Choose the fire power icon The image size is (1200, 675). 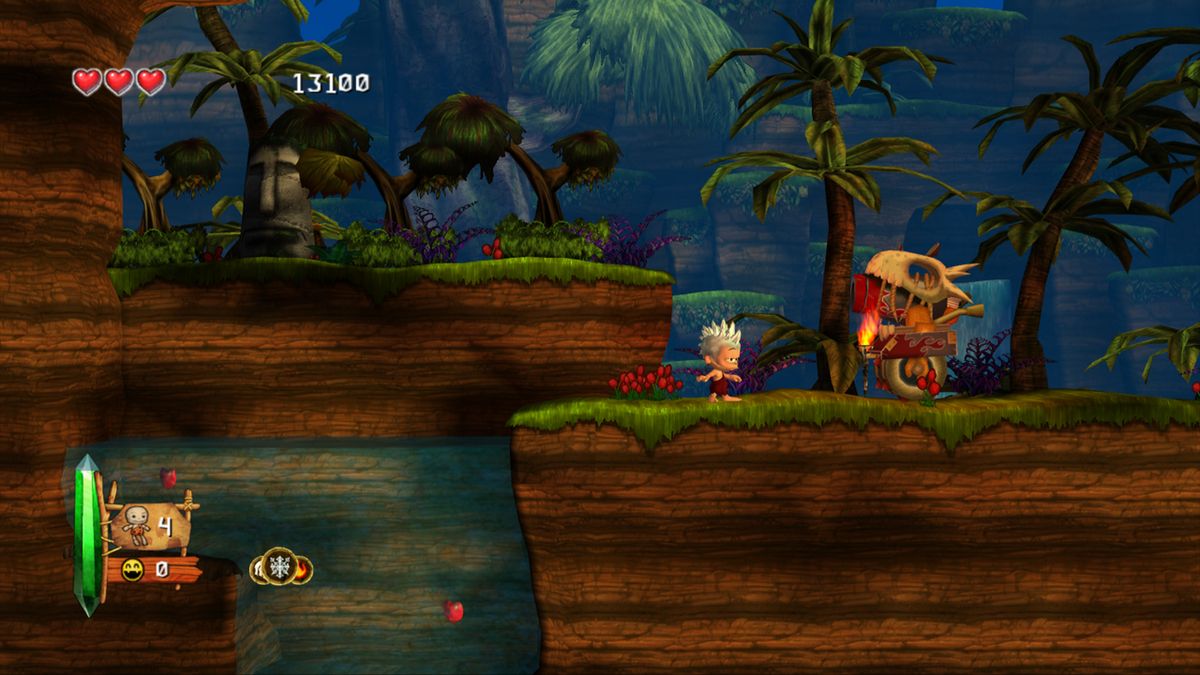click(303, 570)
